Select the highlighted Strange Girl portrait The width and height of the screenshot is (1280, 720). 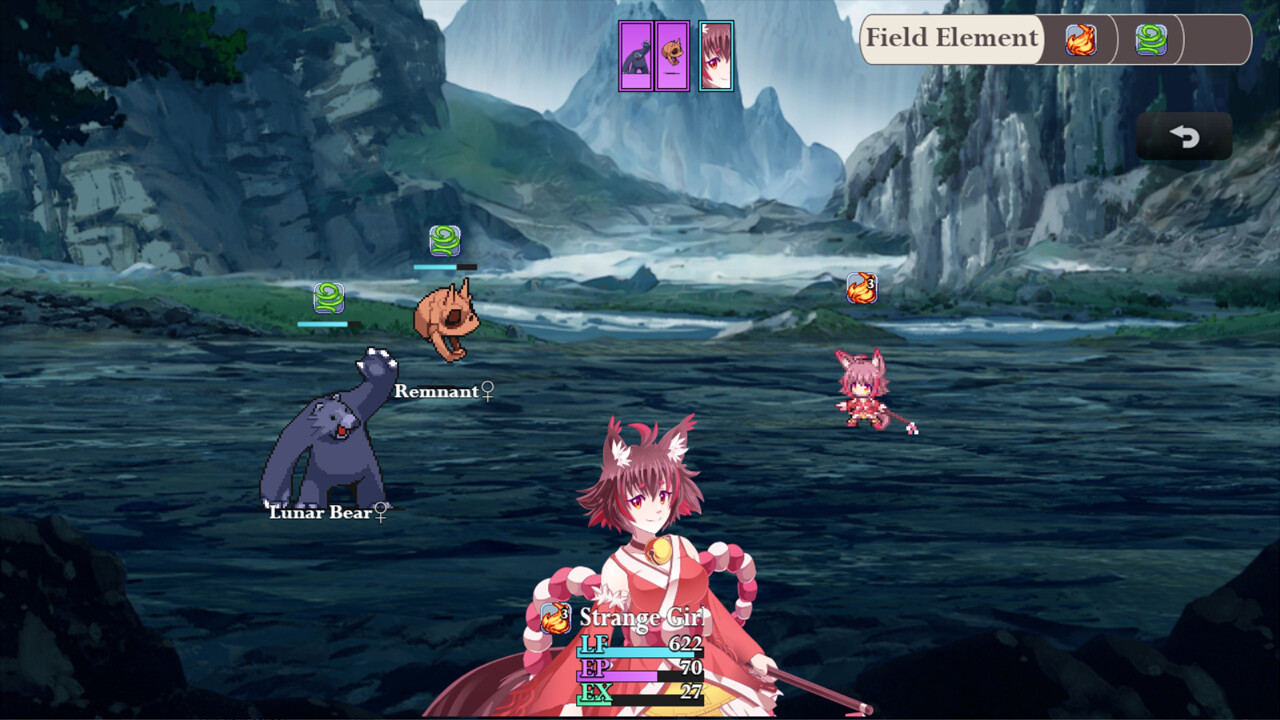[x=717, y=58]
